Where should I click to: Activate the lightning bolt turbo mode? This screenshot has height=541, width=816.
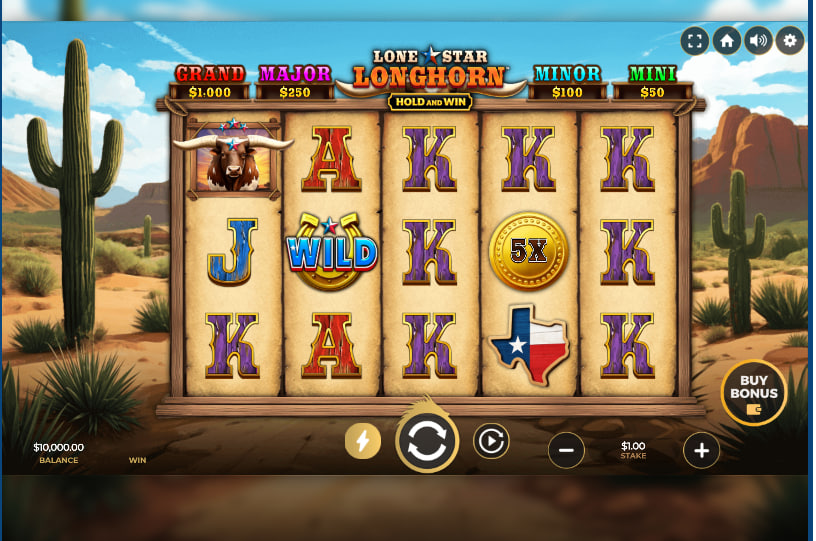tap(363, 441)
